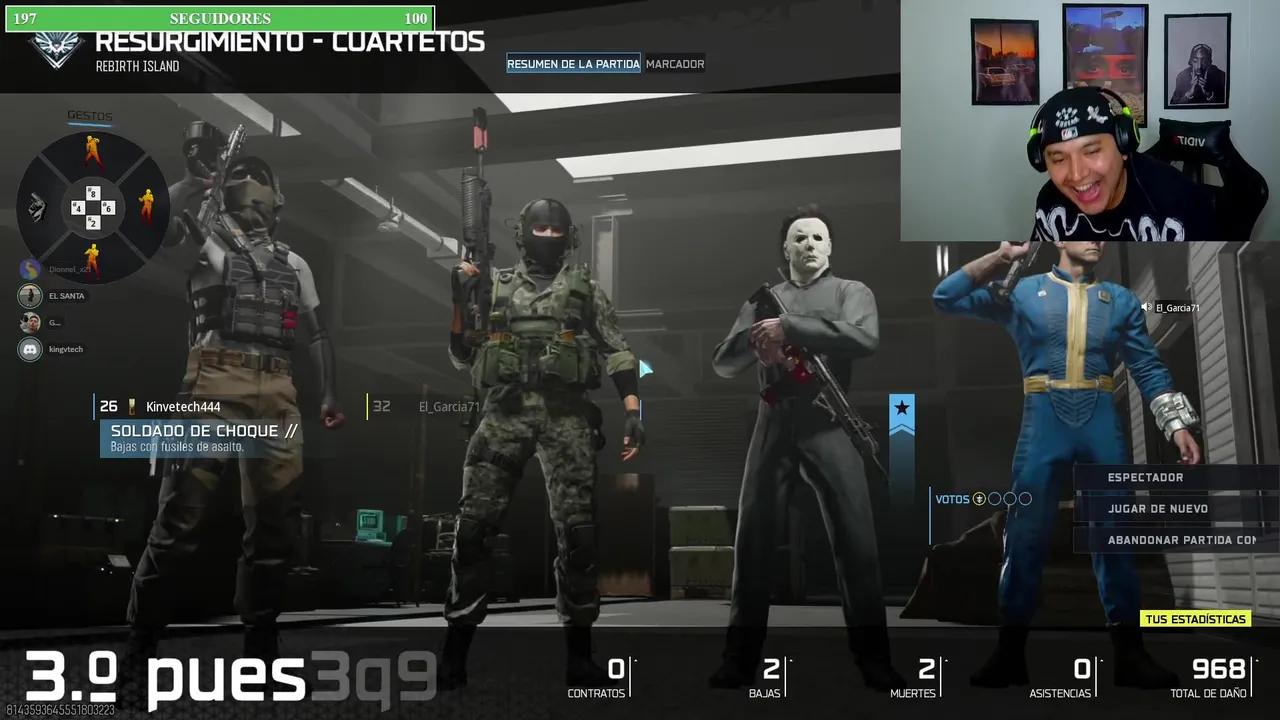Select the RESUMEN DE LA PARTIDA tab
Screen dimensions: 1280x720
573,63
